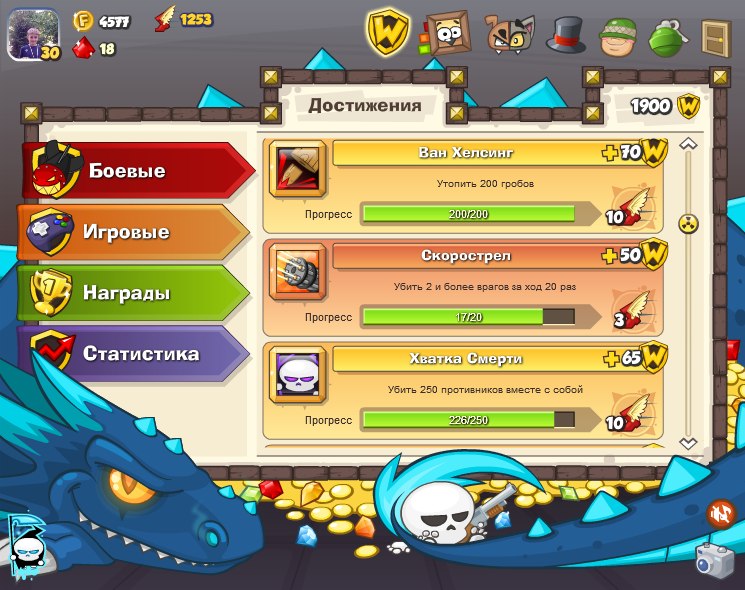745x590 pixels.
Task: Show the Статистика tab
Action: pos(130,354)
